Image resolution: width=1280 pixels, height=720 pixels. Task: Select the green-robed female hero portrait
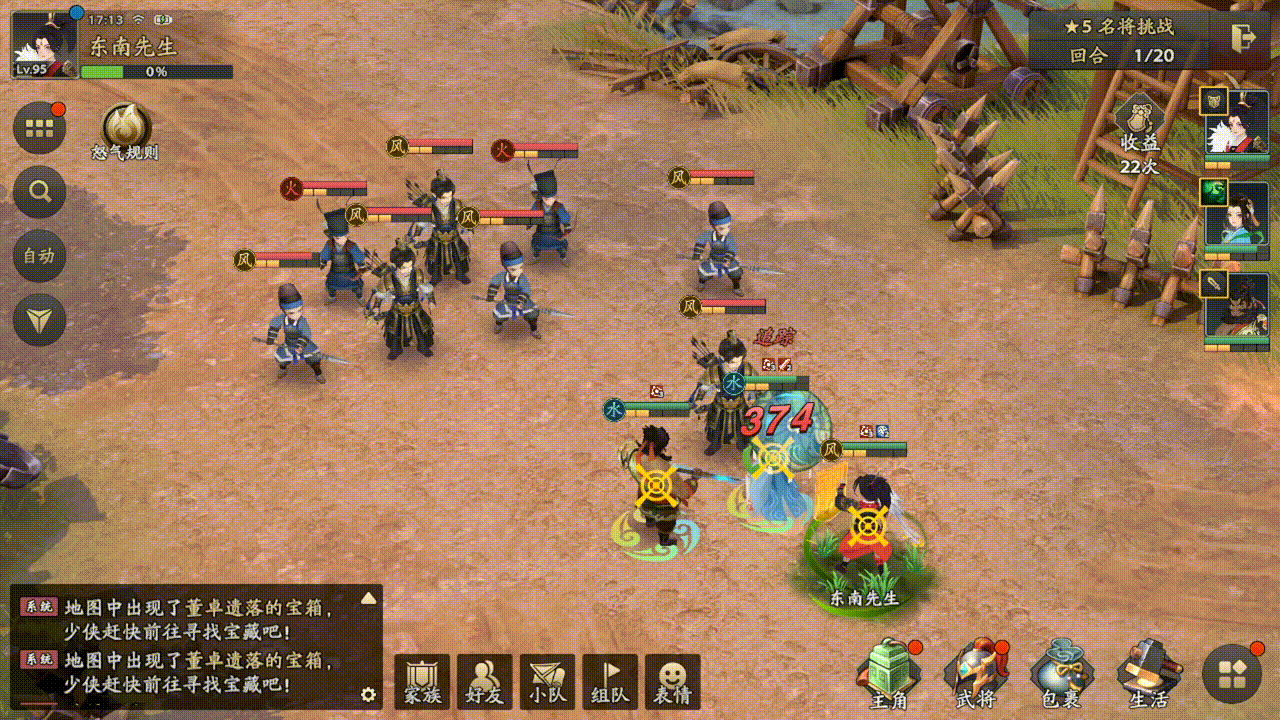(1236, 217)
